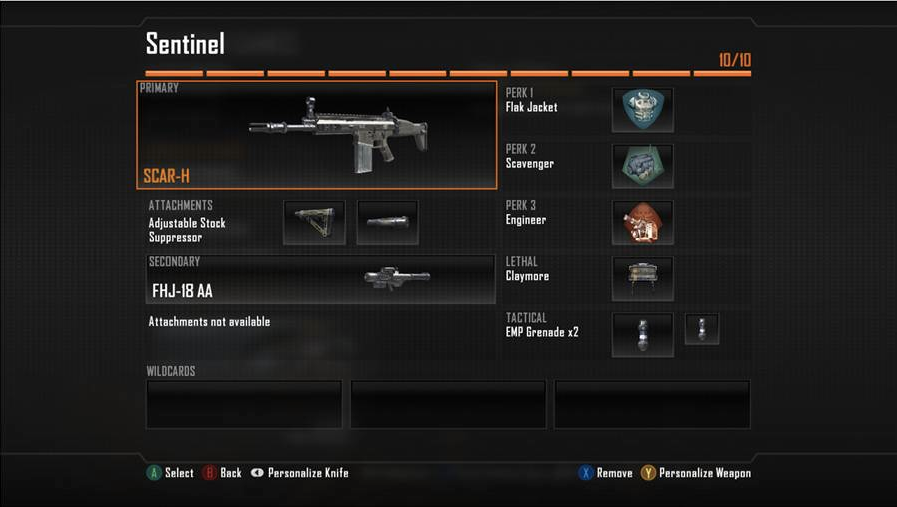897x507 pixels.
Task: Select the smaller second EMP Grenade icon
Action: pyautogui.click(x=702, y=329)
